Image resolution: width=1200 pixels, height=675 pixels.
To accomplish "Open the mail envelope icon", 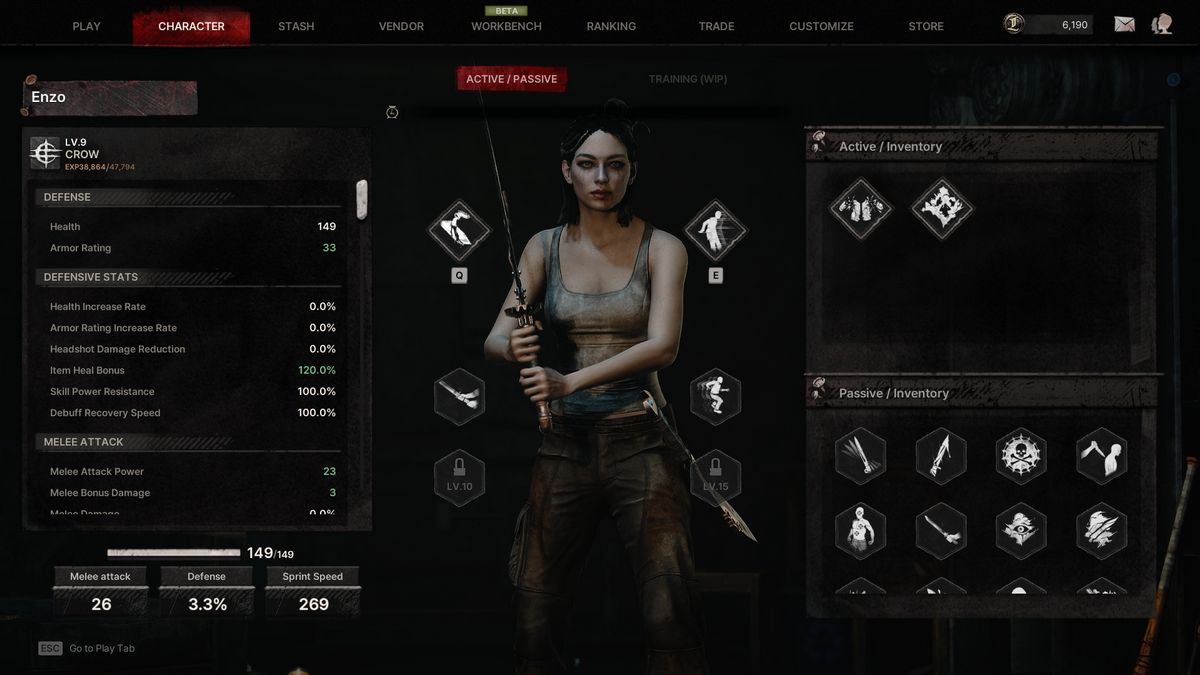I will [1124, 25].
